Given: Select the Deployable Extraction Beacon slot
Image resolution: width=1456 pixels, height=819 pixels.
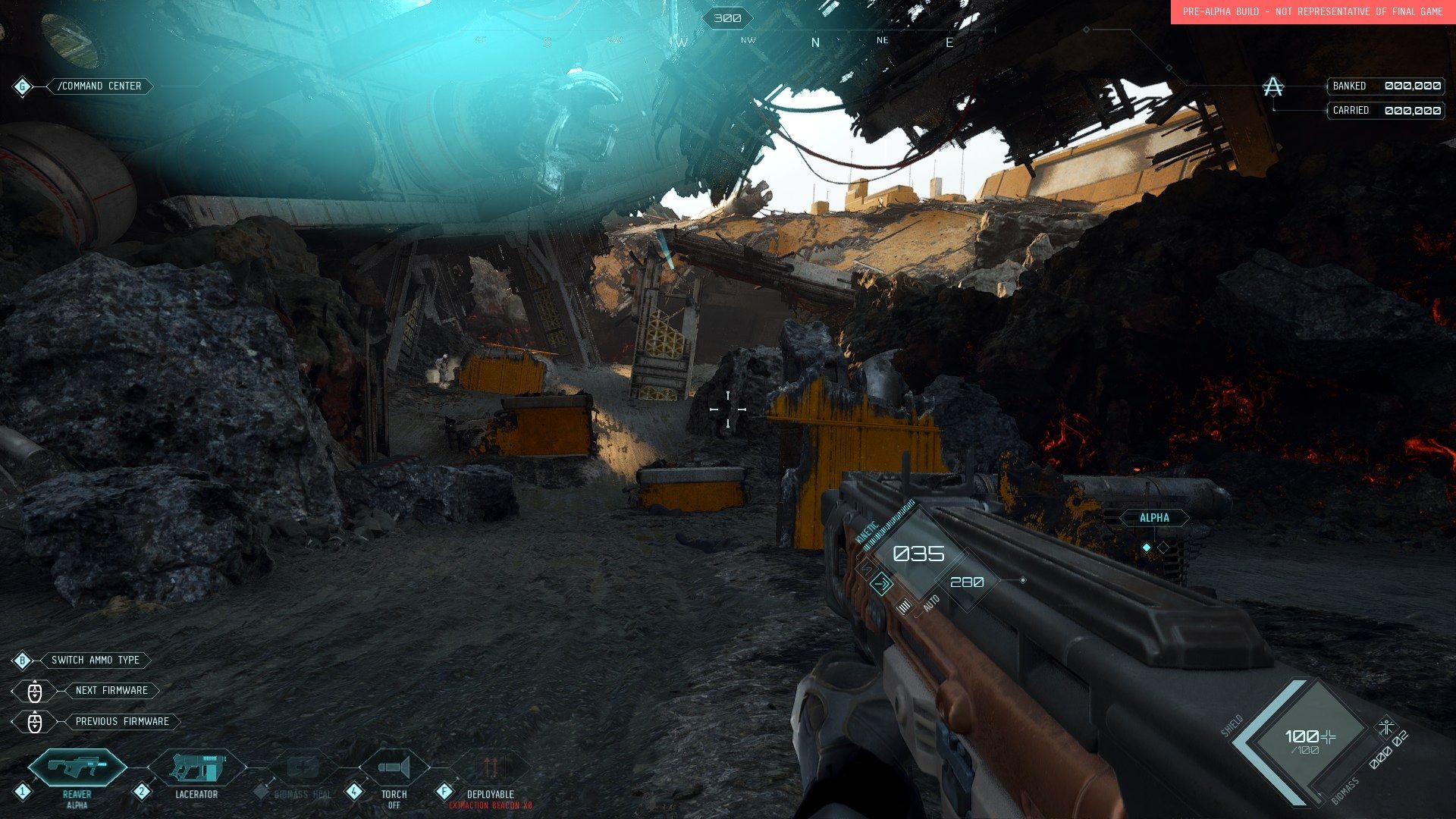Looking at the screenshot, I should (491, 769).
